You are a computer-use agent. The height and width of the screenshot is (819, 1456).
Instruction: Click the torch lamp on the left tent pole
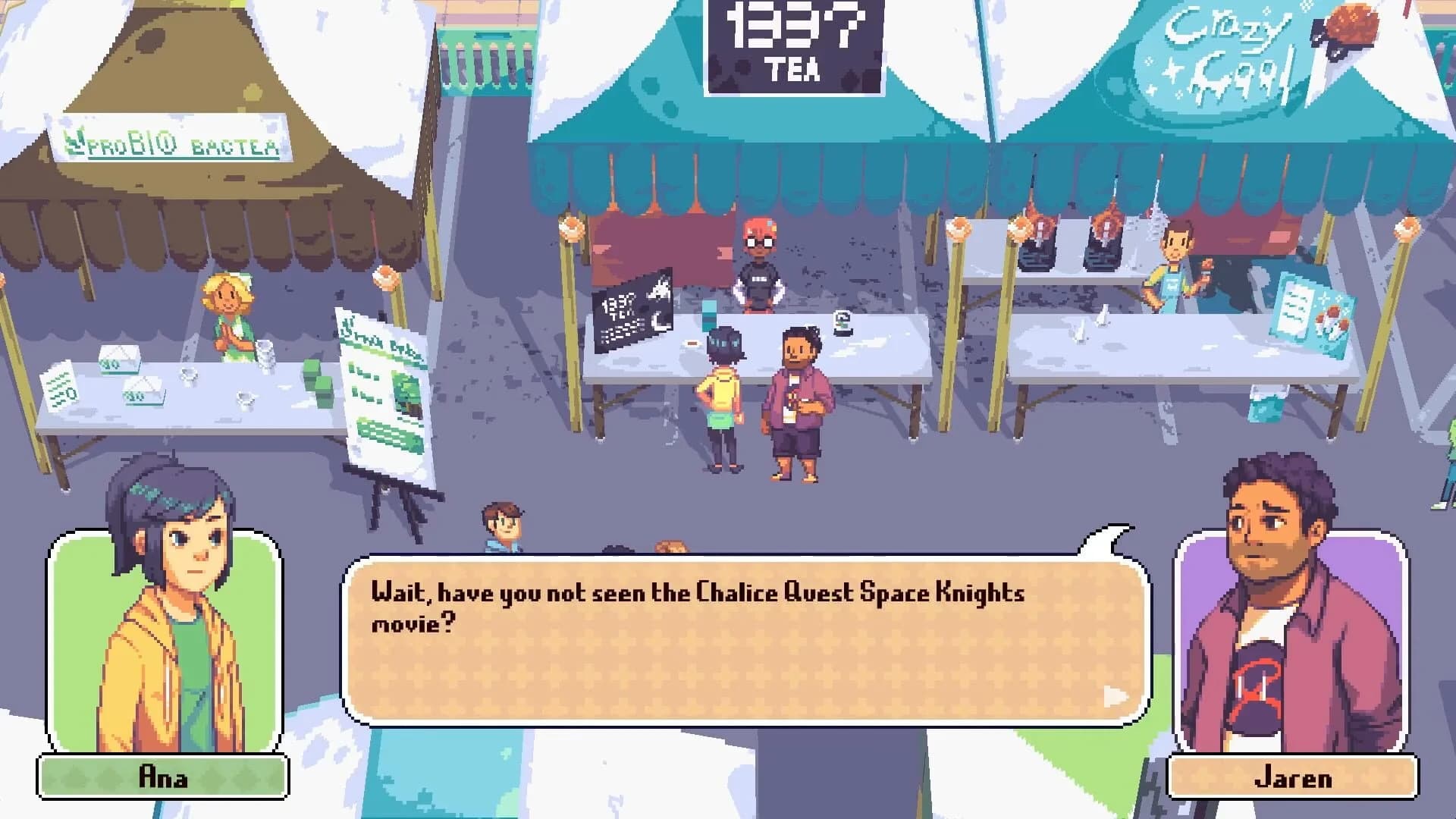(571, 227)
